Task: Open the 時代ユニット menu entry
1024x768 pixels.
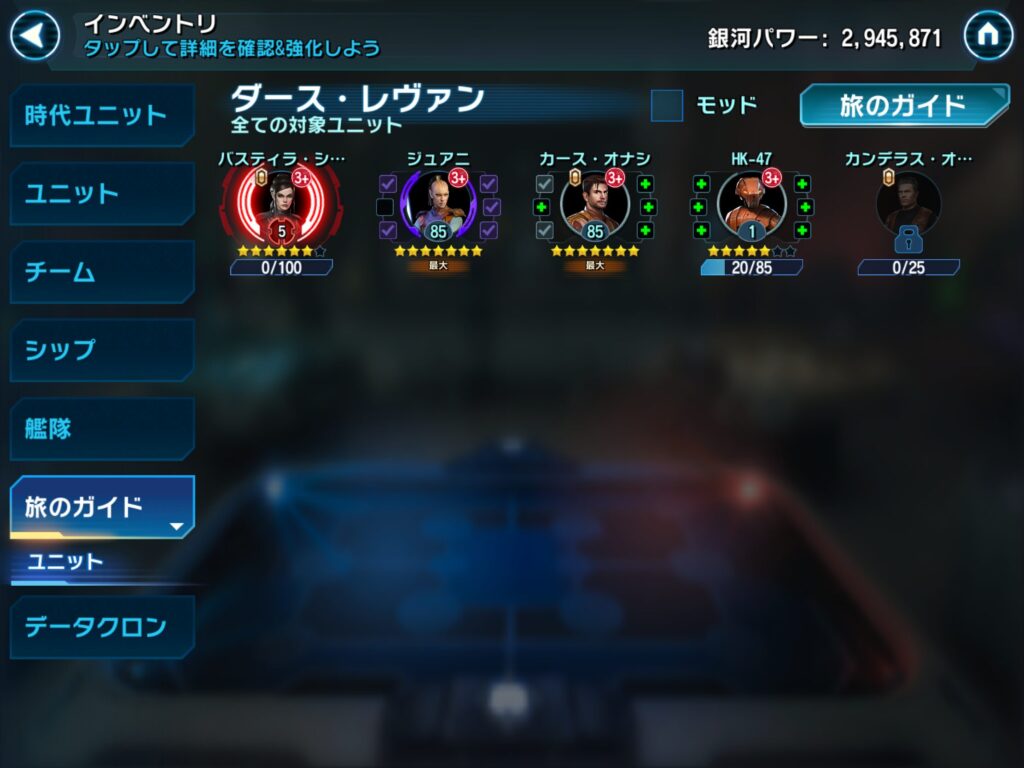Action: tap(102, 115)
